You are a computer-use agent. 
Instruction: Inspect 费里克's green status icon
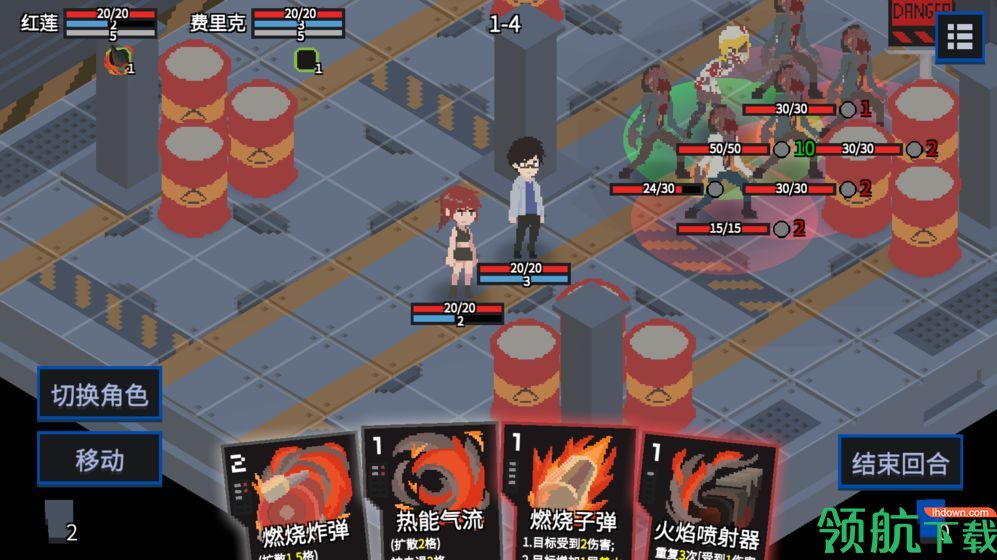tap(306, 60)
